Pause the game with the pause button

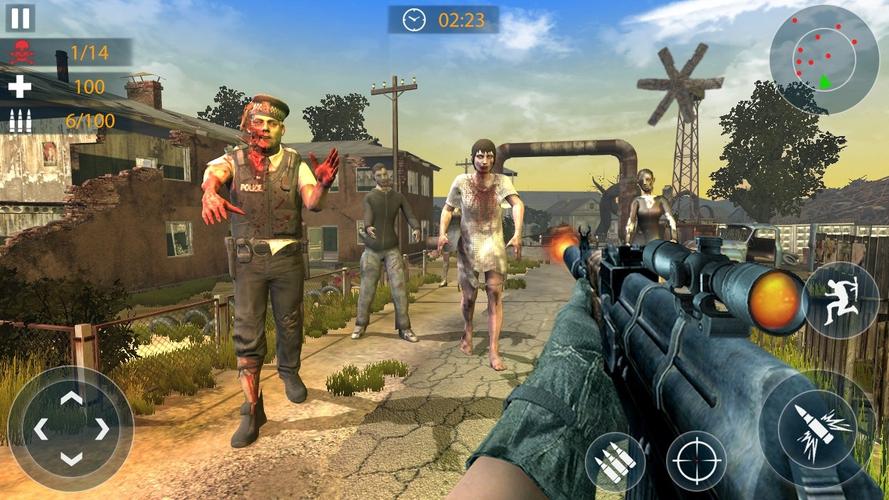[x=20, y=17]
